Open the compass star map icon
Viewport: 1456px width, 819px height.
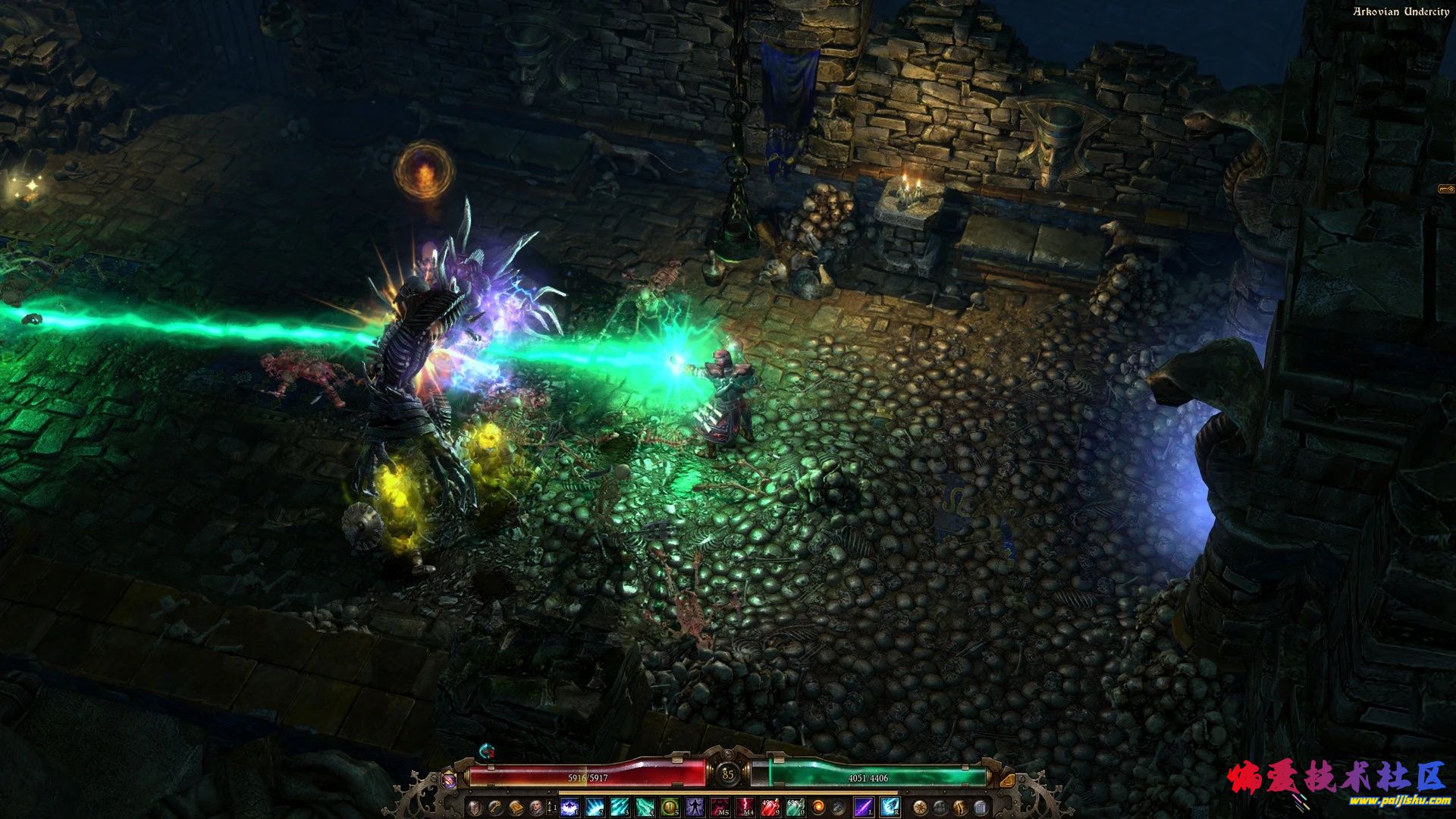[920, 807]
